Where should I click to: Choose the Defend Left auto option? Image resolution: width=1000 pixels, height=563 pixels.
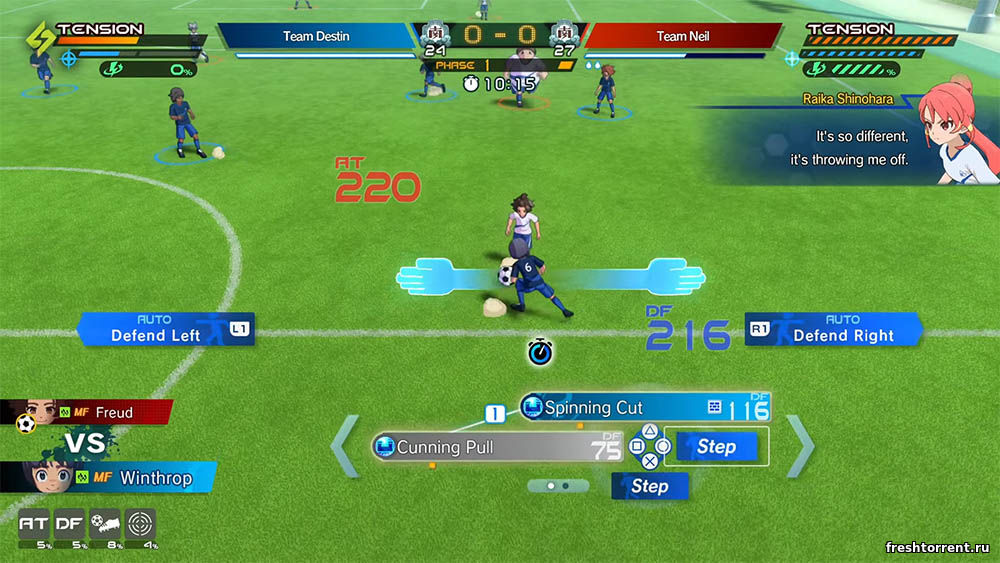coord(165,329)
